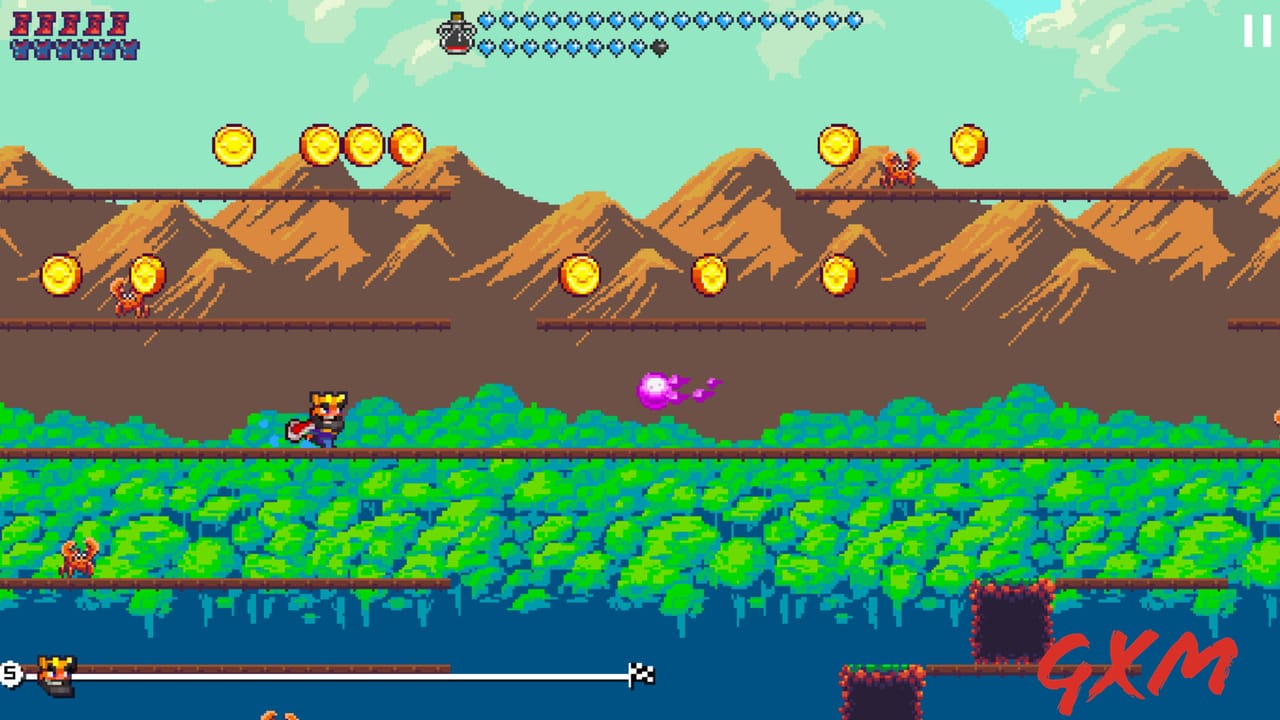
Task: Click the level progress slider track
Action: pos(350,673)
